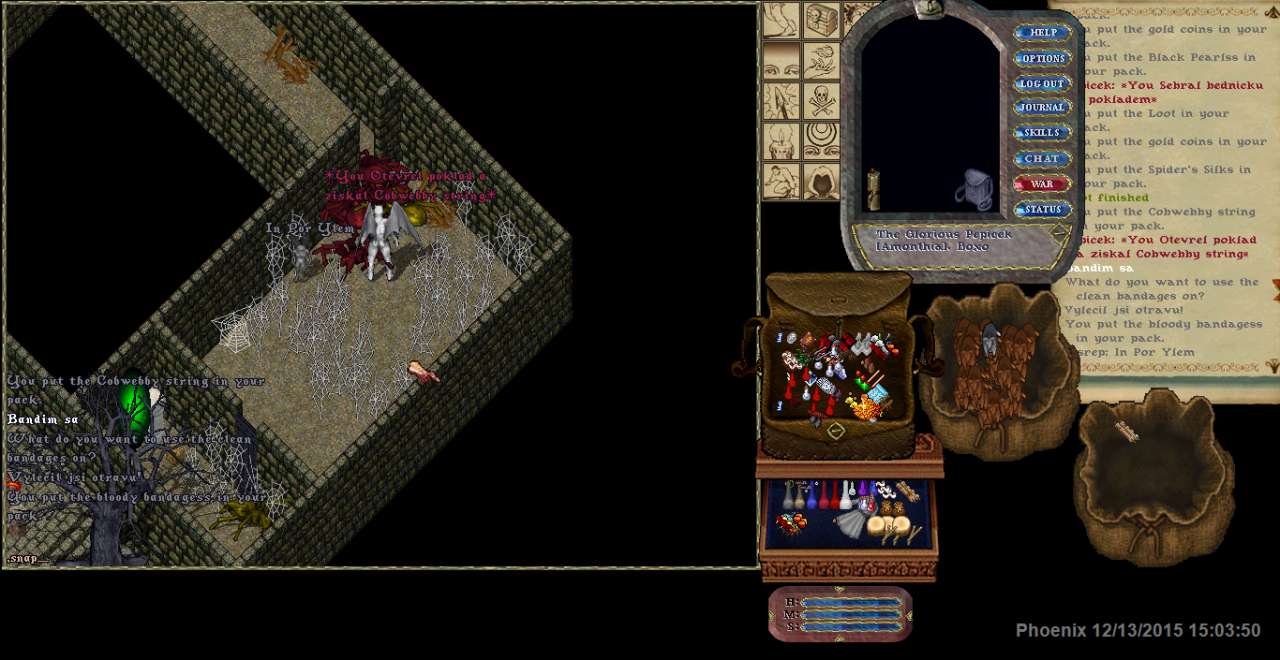This screenshot has width=1280, height=660.
Task: Open the backpack on the paperdoll
Action: coord(975,189)
